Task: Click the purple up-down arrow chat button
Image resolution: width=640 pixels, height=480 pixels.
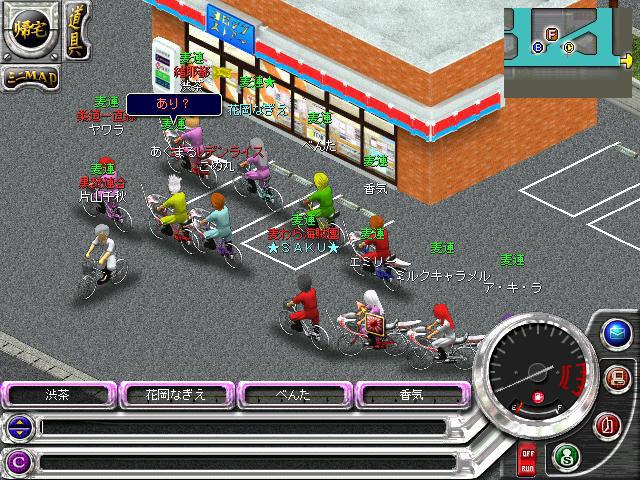Action: [17, 427]
